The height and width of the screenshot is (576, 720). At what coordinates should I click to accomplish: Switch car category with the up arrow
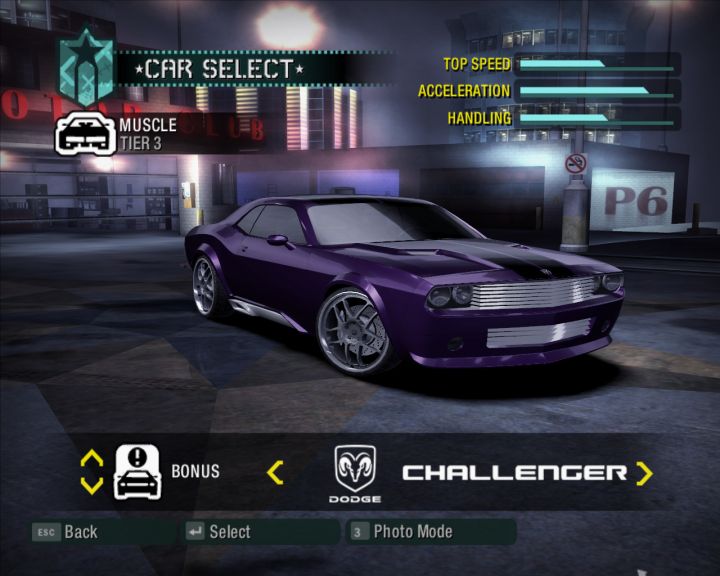coord(92,458)
